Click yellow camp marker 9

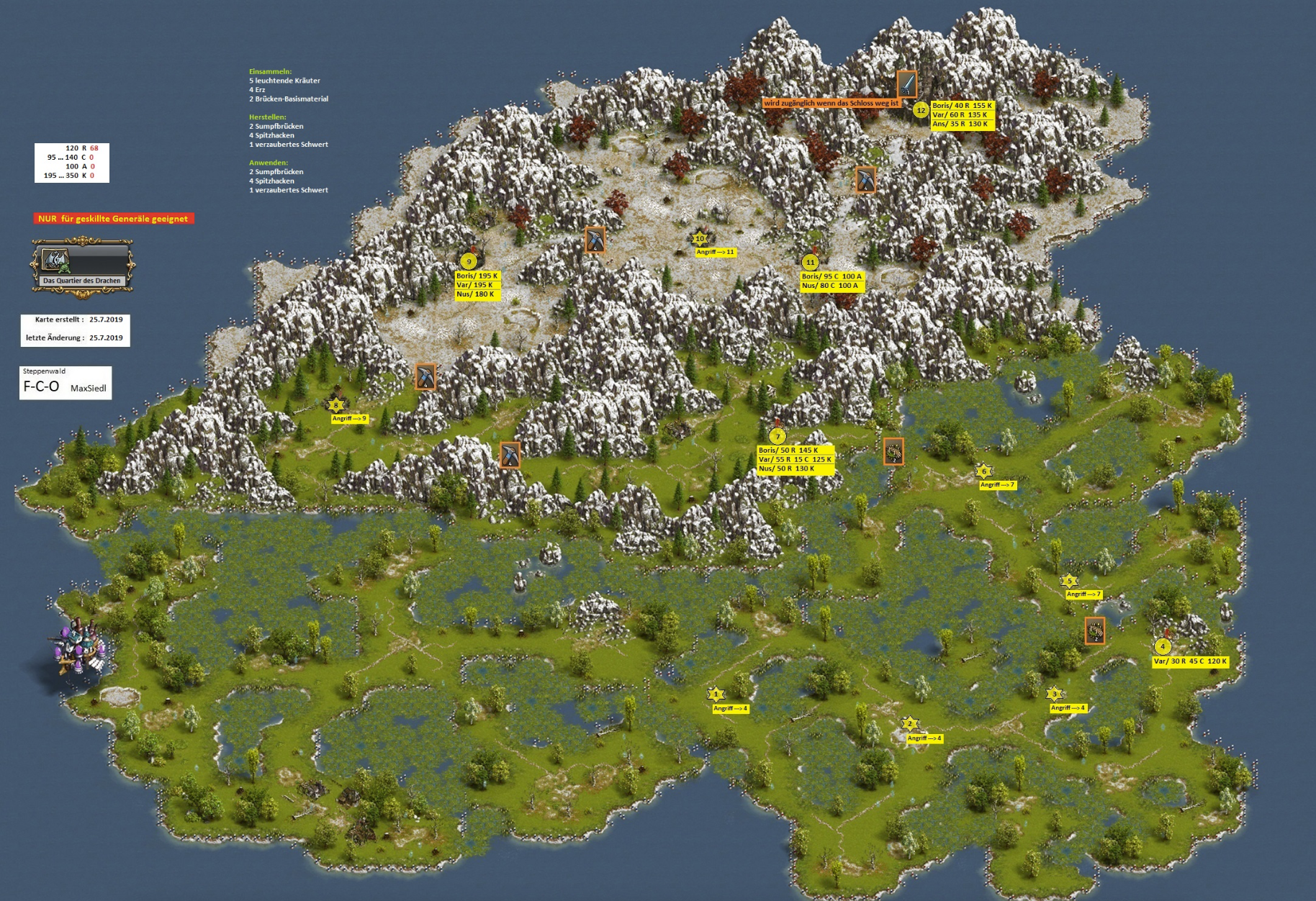(469, 262)
